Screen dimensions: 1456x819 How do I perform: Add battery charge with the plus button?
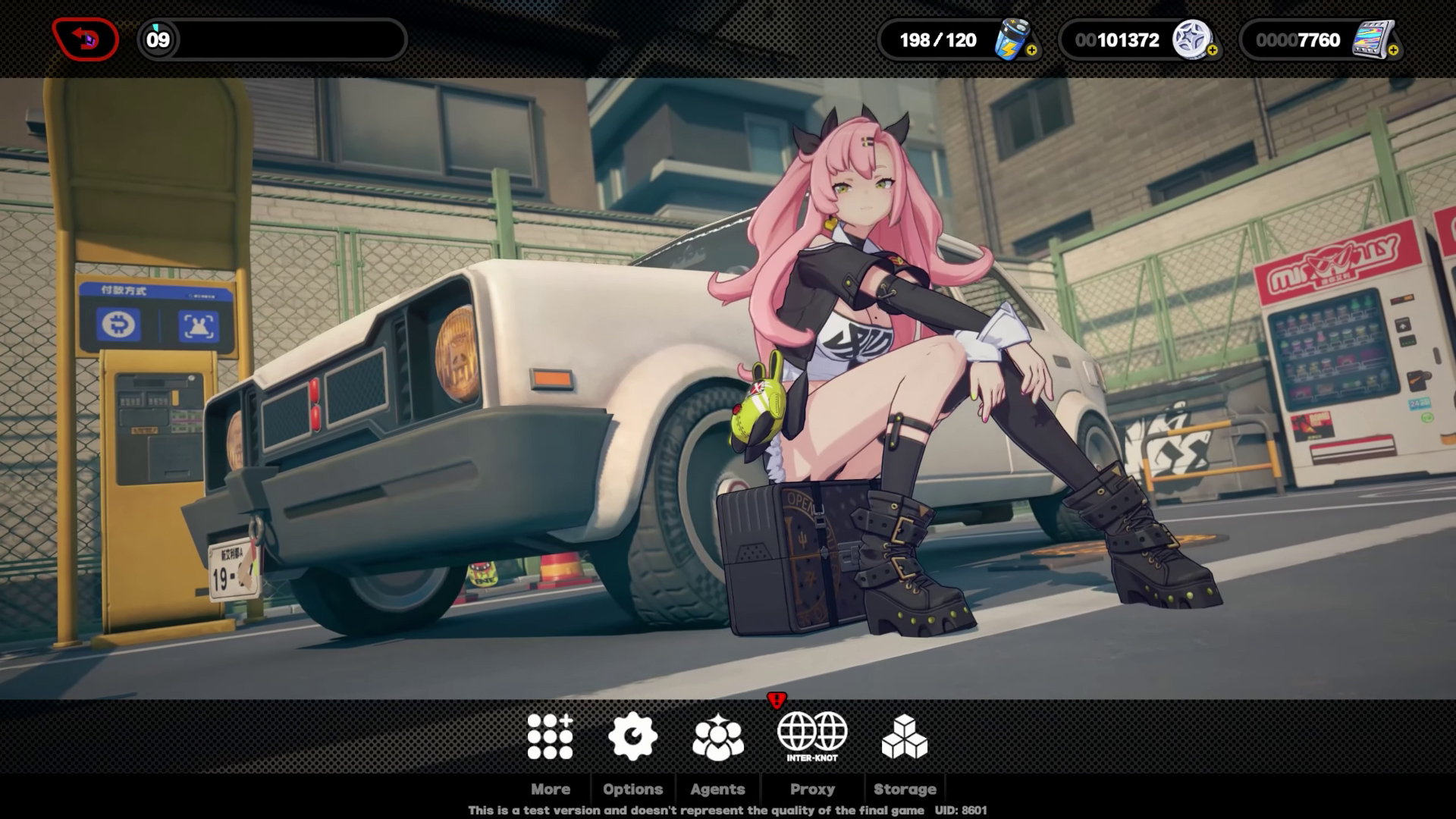click(1031, 51)
